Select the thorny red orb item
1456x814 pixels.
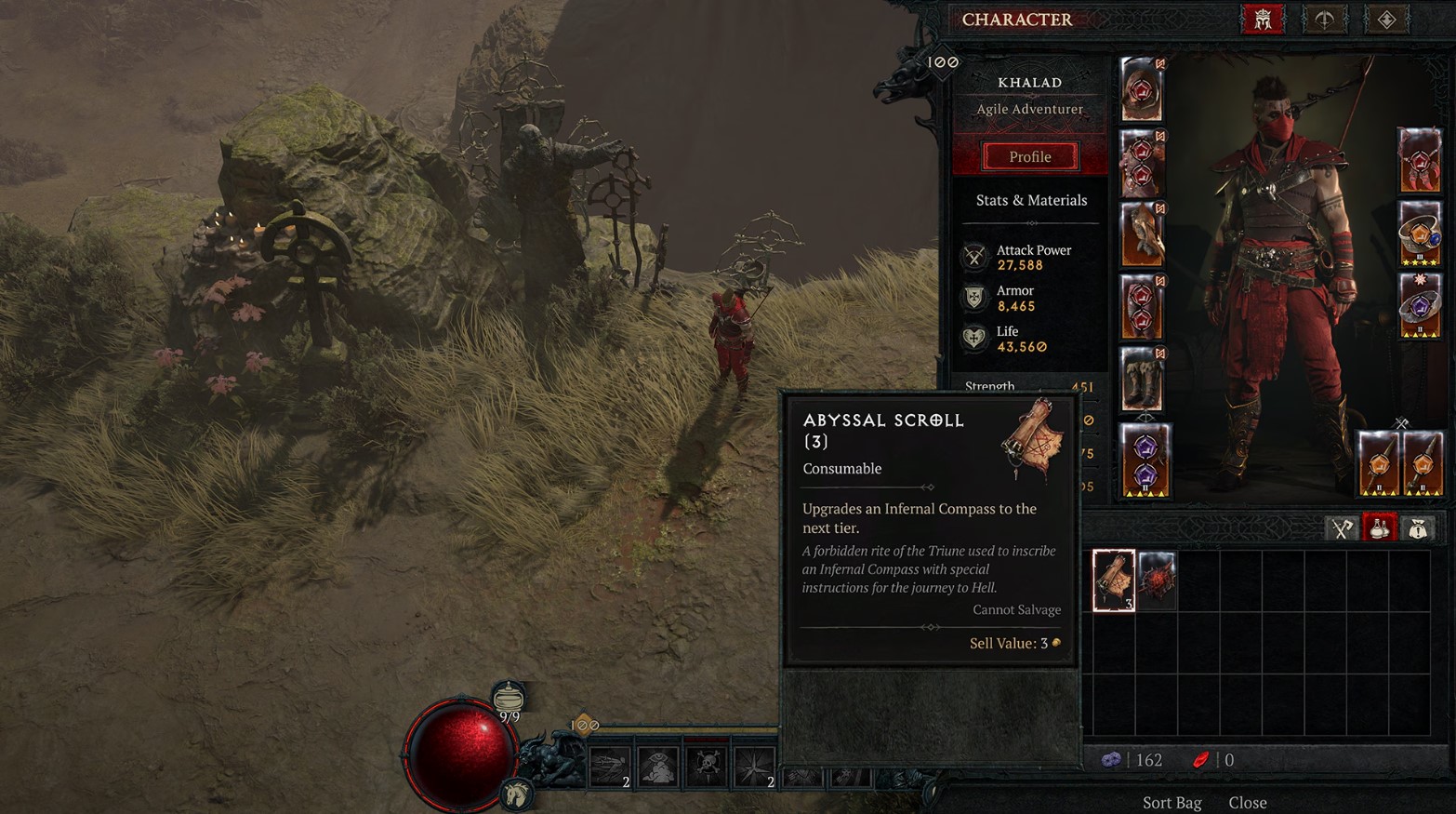point(1157,580)
